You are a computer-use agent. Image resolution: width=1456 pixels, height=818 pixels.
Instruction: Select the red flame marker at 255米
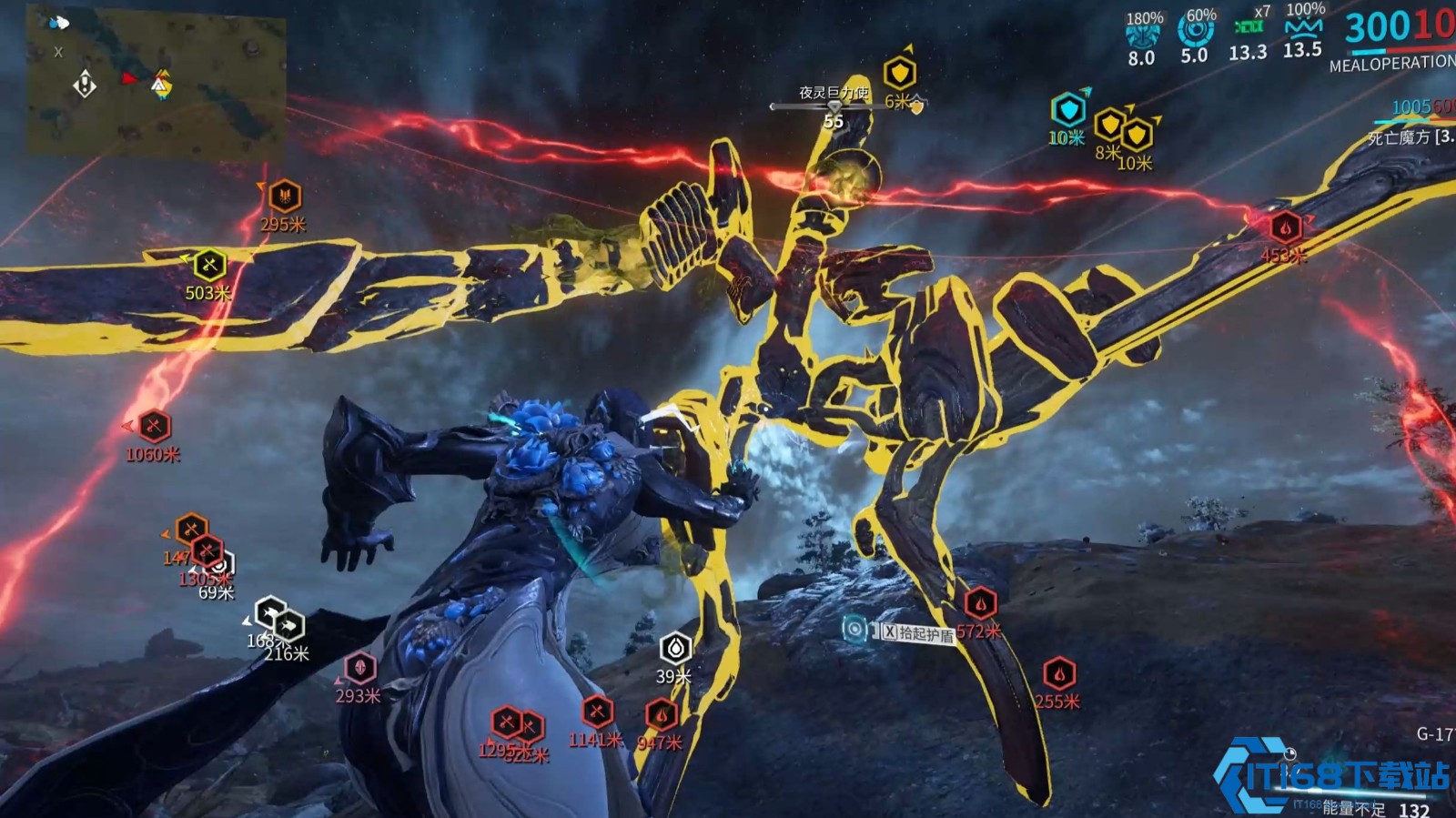[x=1058, y=674]
